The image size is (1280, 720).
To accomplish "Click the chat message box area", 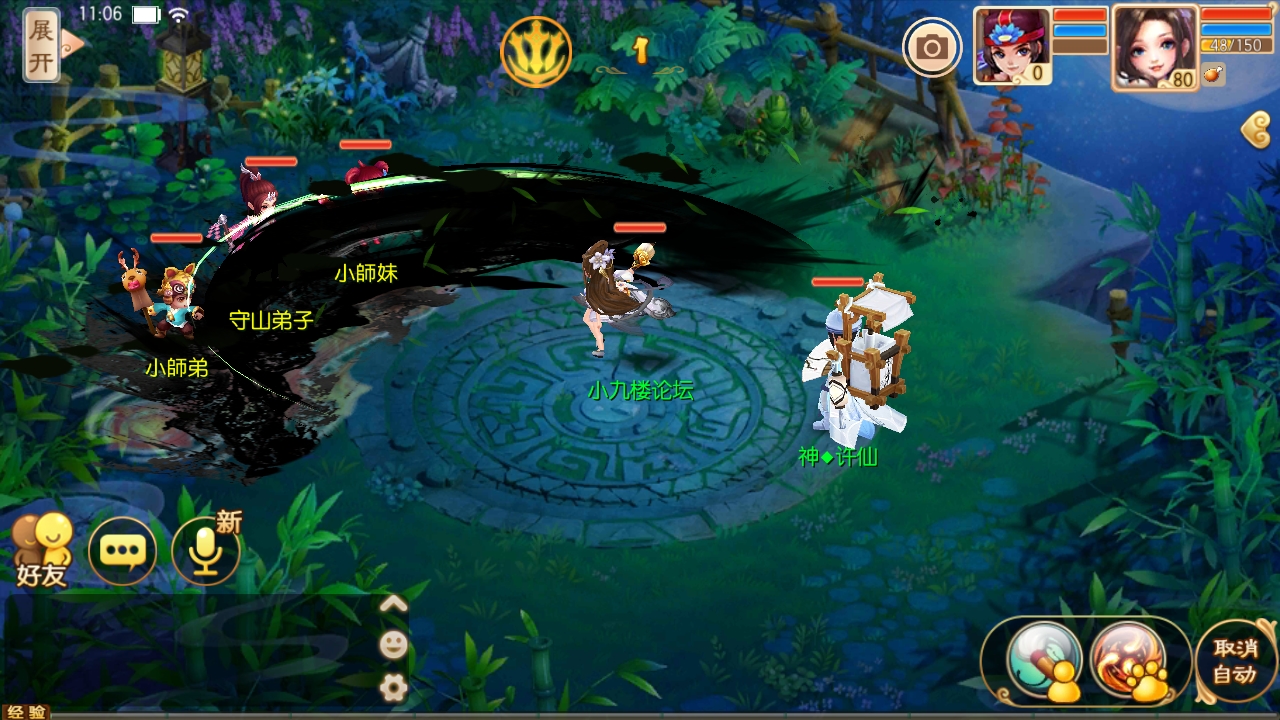I will tap(190, 650).
